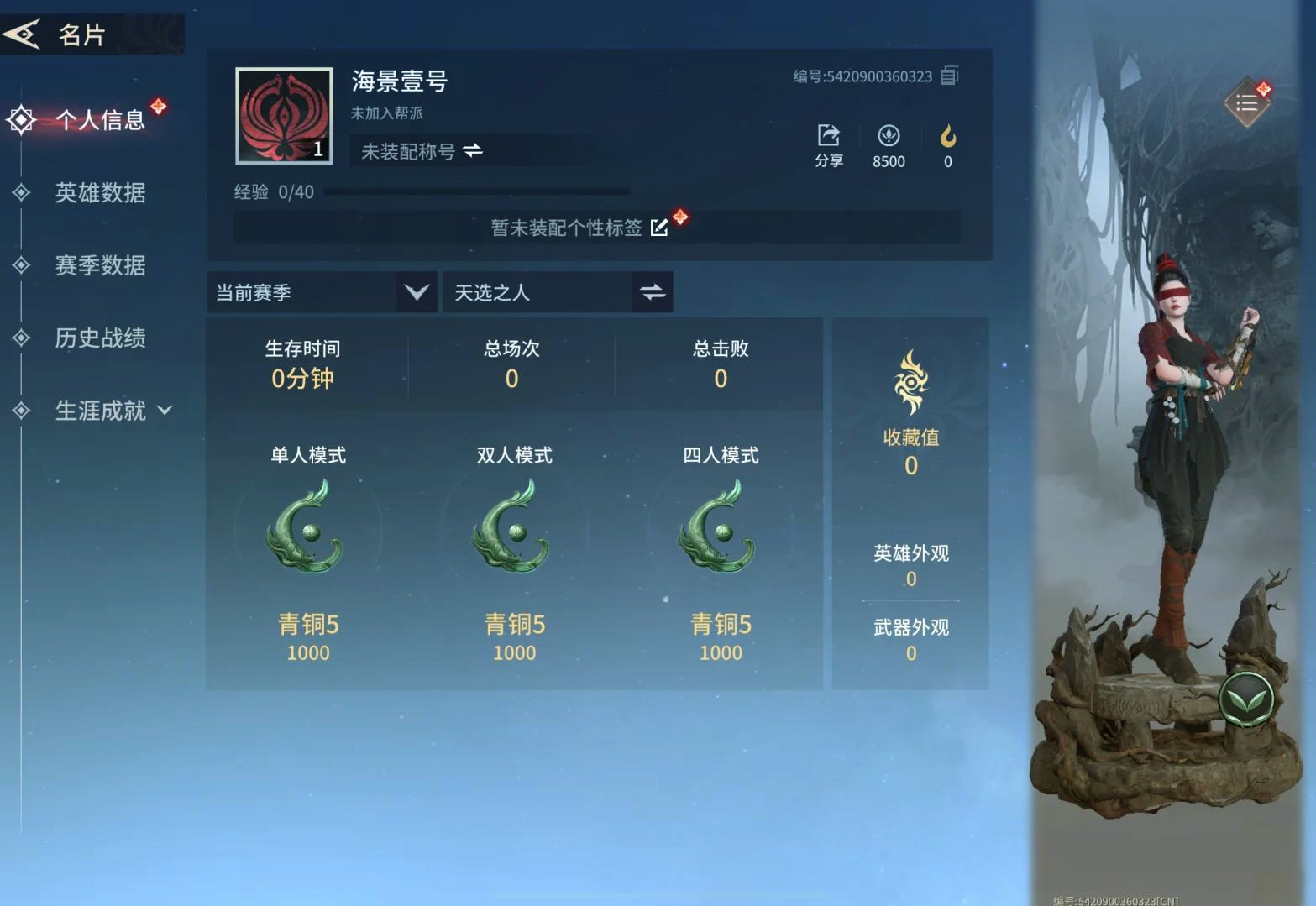Open the title swap toggle beside 未装配称号
Viewport: 1316px width, 906px height.
(x=470, y=152)
